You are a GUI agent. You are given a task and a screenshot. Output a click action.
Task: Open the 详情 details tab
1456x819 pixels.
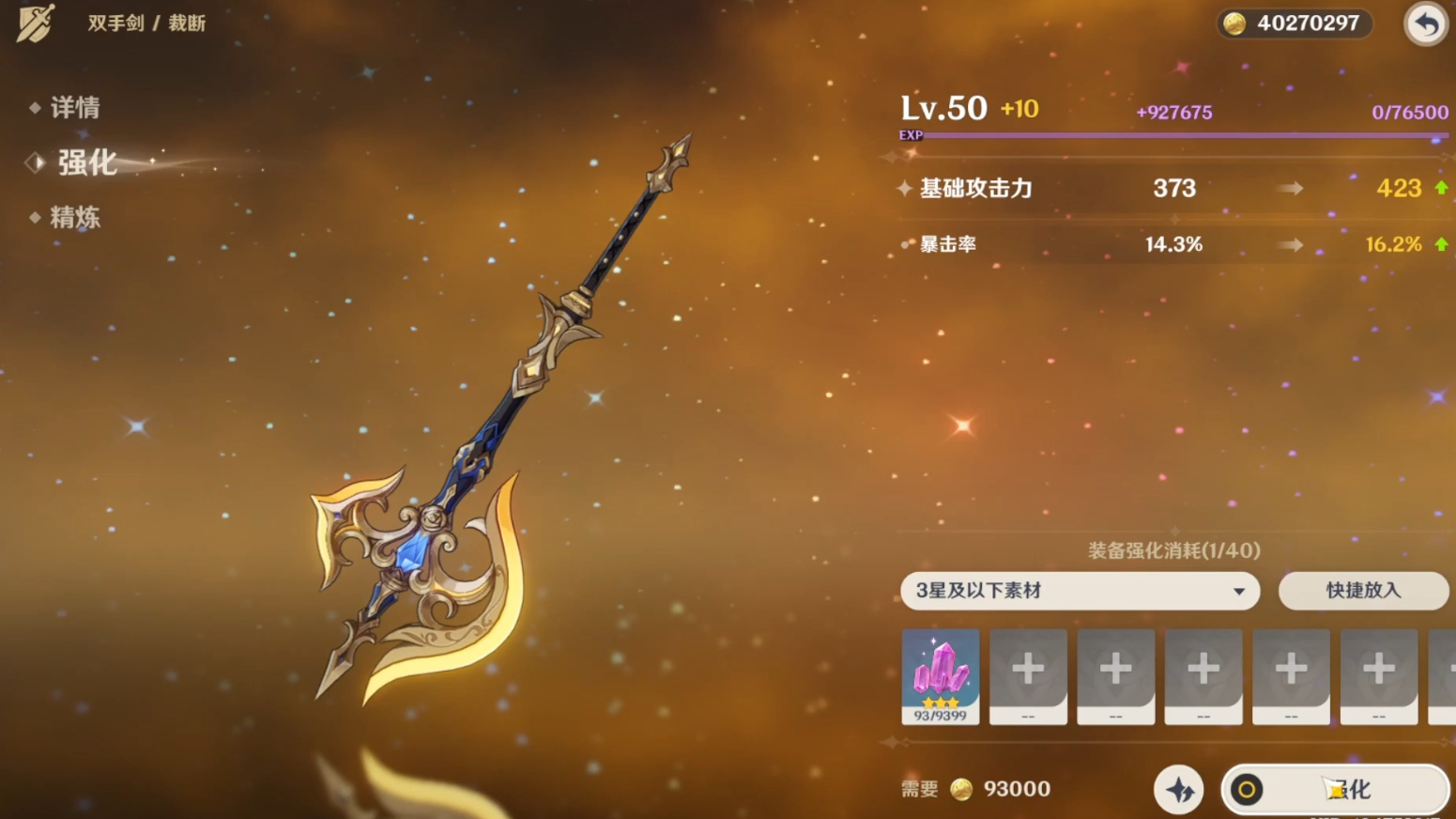74,108
